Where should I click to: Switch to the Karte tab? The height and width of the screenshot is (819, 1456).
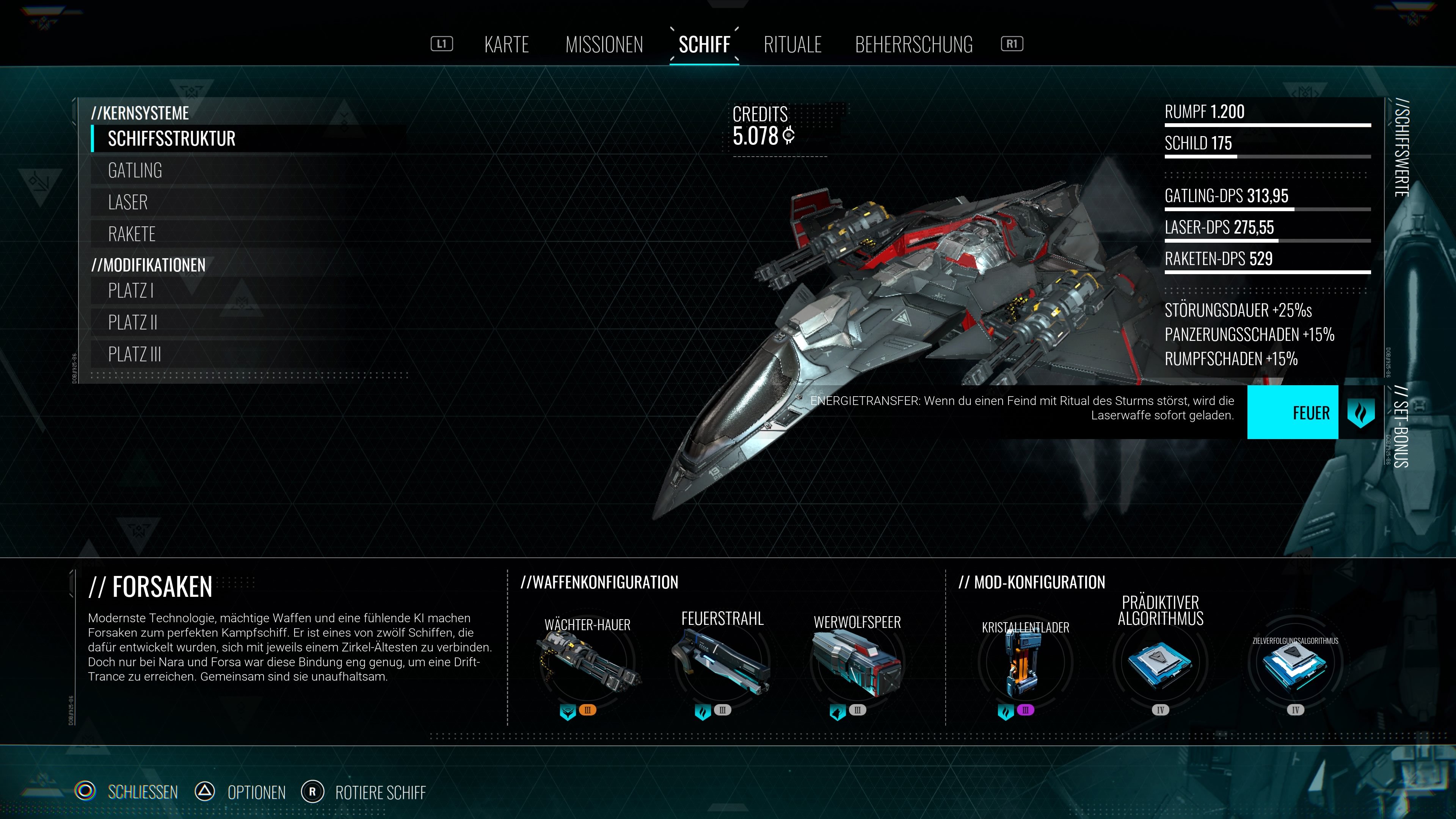point(507,45)
